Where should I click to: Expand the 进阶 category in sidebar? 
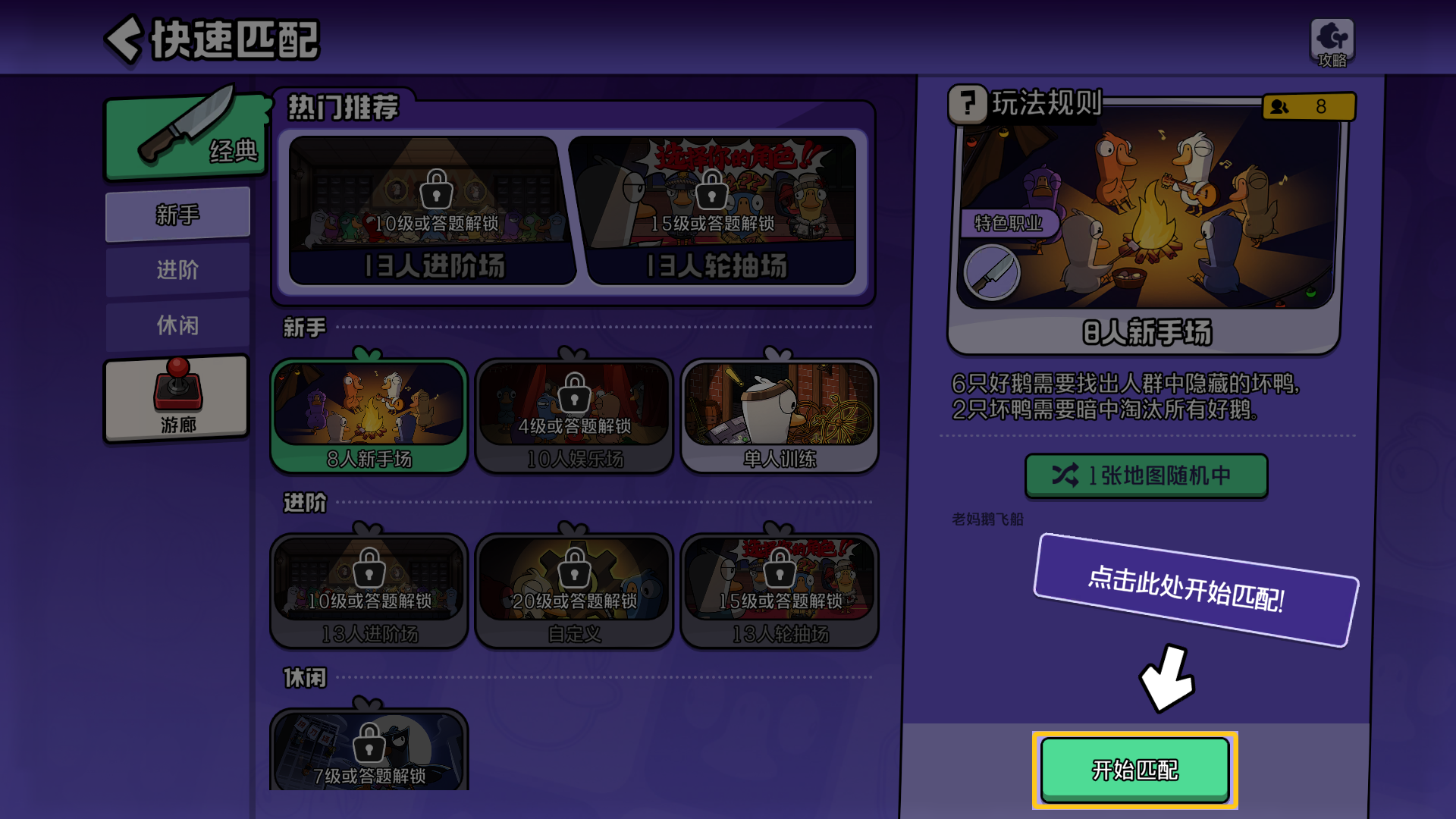tap(178, 270)
